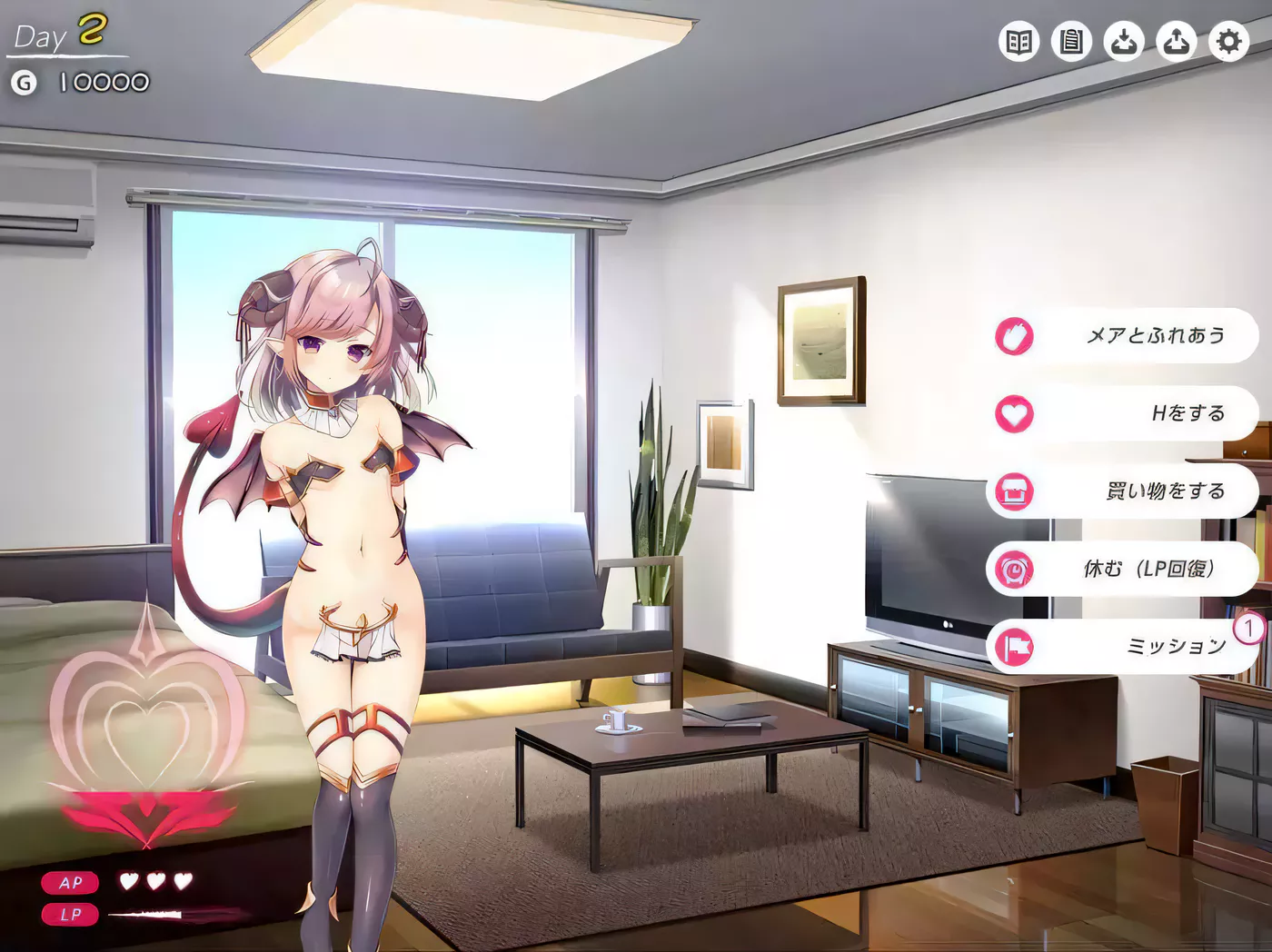Rest using the 休む（LP回復）option

[x=1148, y=567]
